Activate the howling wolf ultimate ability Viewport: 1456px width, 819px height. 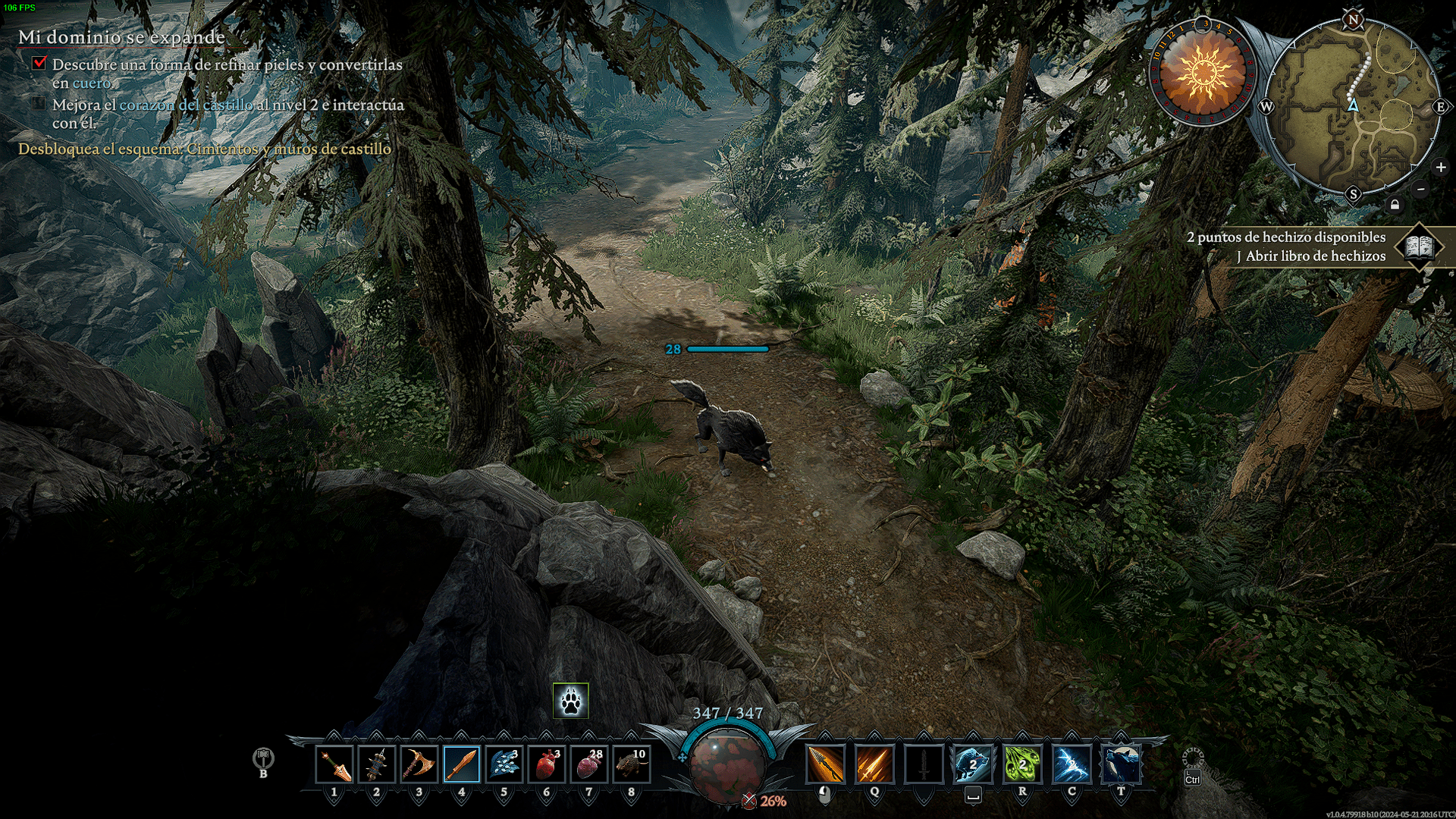1121,764
